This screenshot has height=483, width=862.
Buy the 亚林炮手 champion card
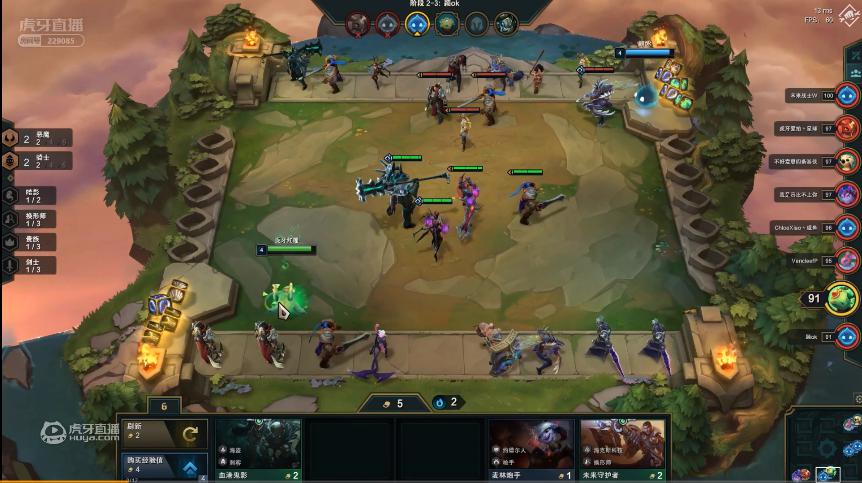(x=531, y=446)
